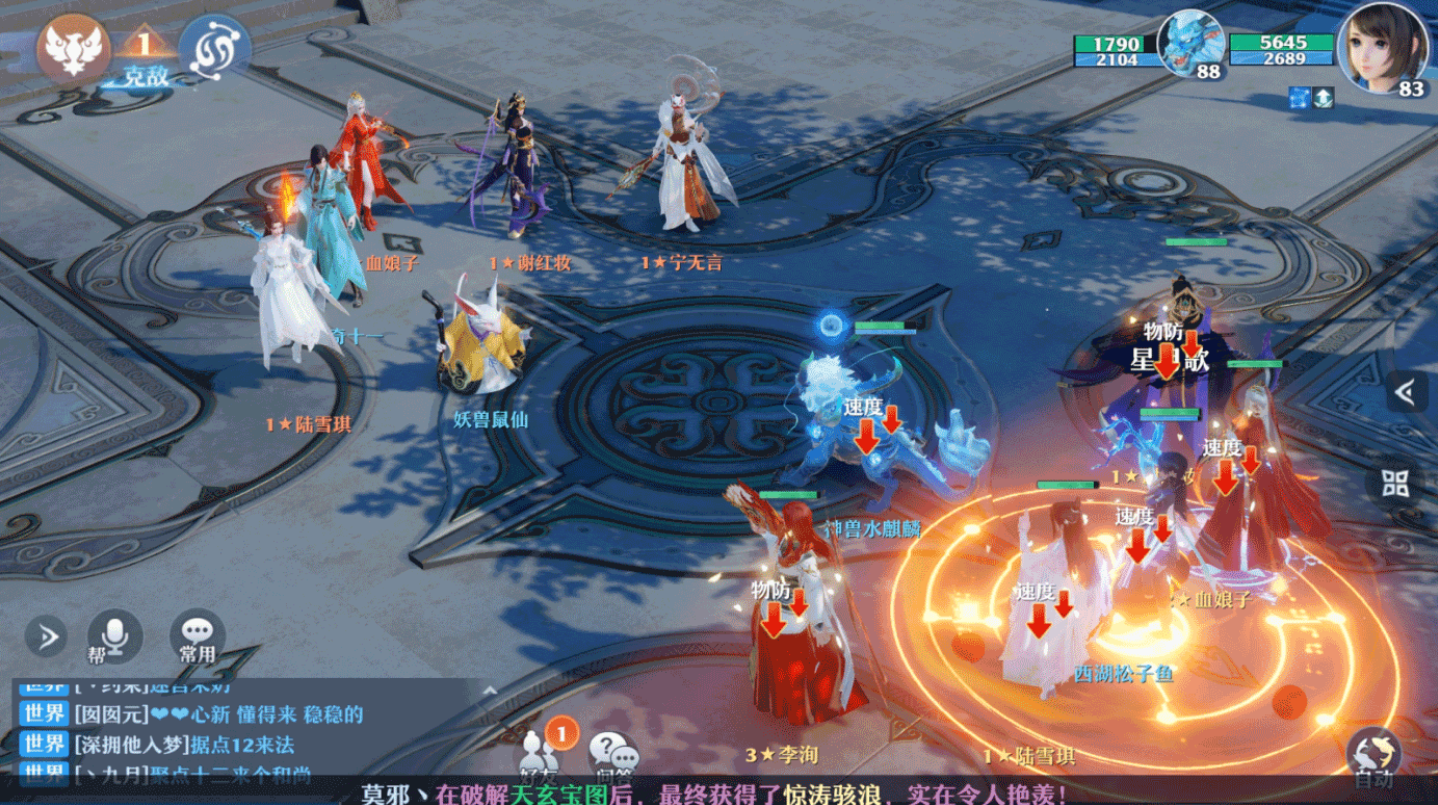Image resolution: width=1438 pixels, height=805 pixels.
Task: Open the 常用 quick phrases button
Action: click(197, 637)
